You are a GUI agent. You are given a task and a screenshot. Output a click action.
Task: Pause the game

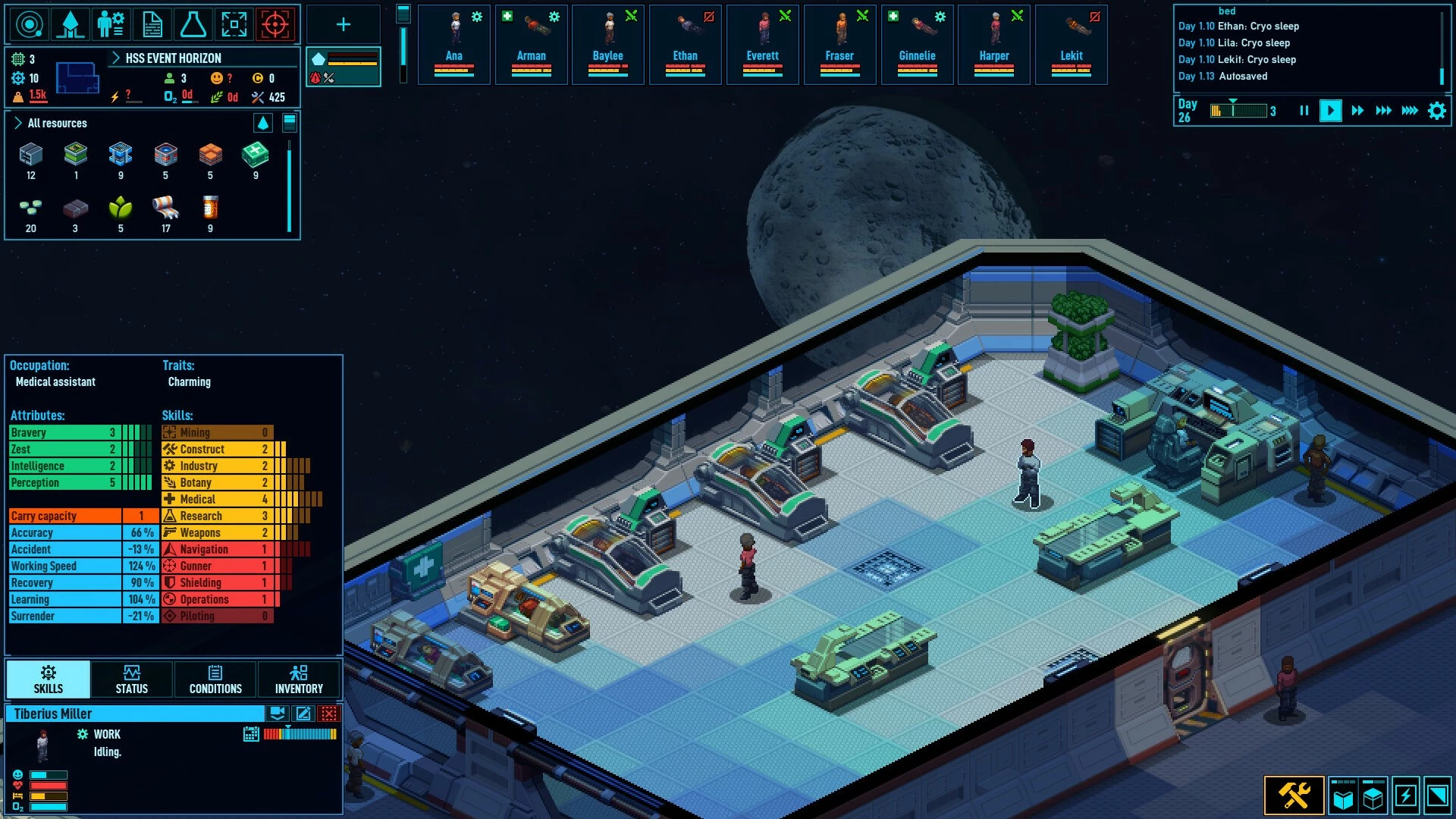(x=1304, y=111)
